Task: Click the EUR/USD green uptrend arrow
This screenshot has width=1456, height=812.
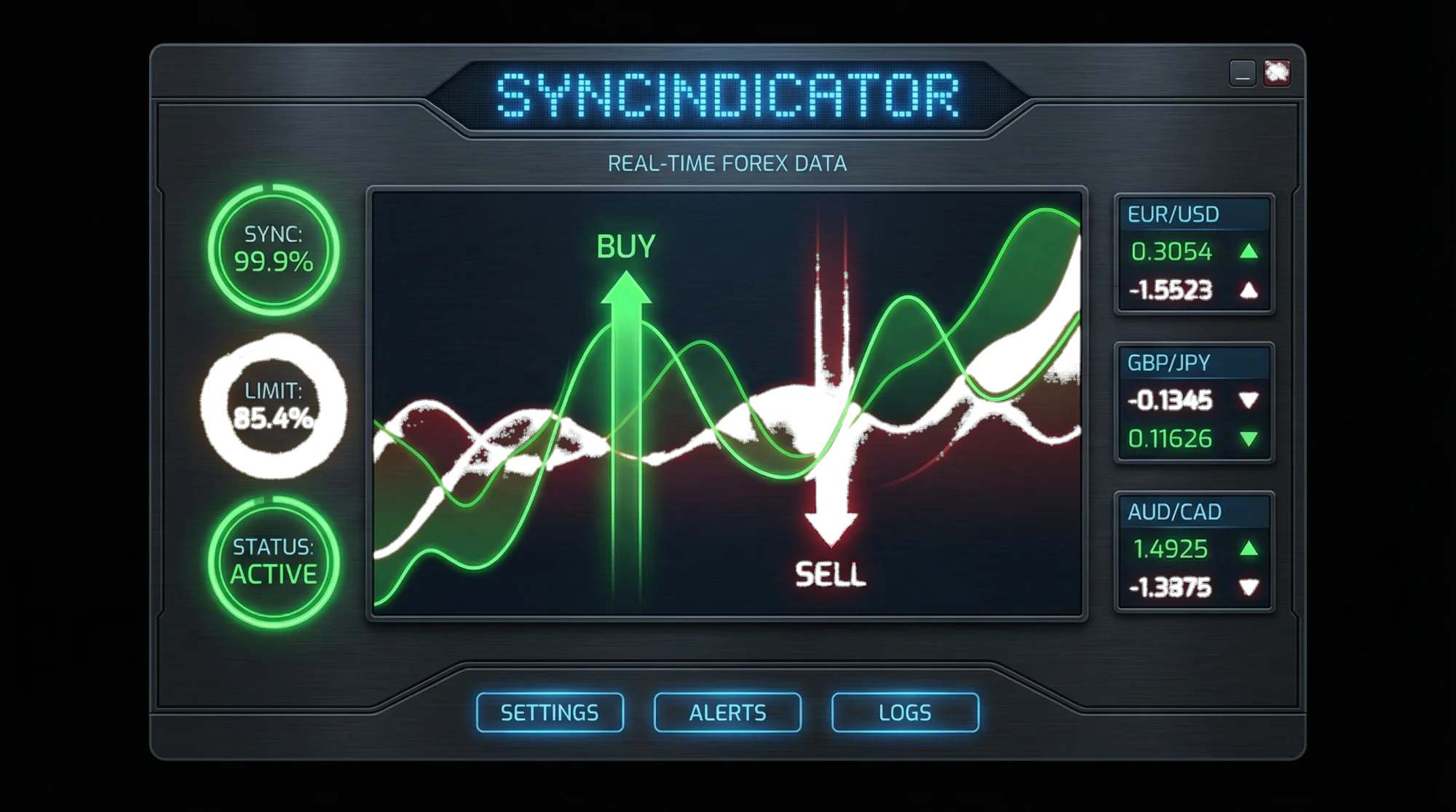Action: [x=1250, y=252]
